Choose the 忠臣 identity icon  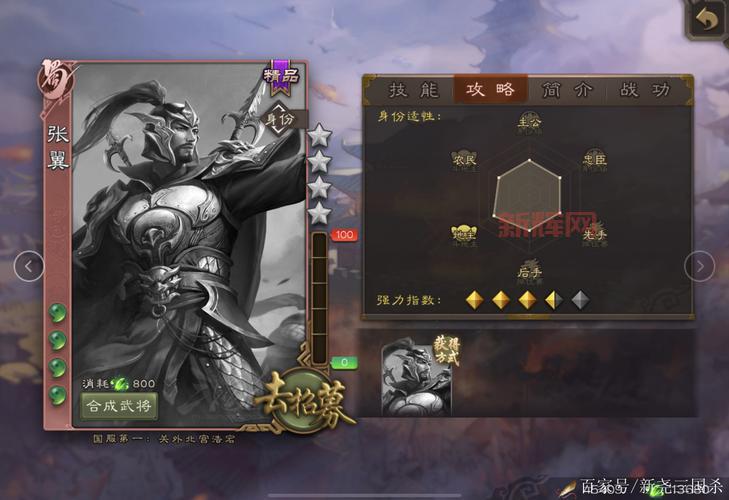(594, 159)
